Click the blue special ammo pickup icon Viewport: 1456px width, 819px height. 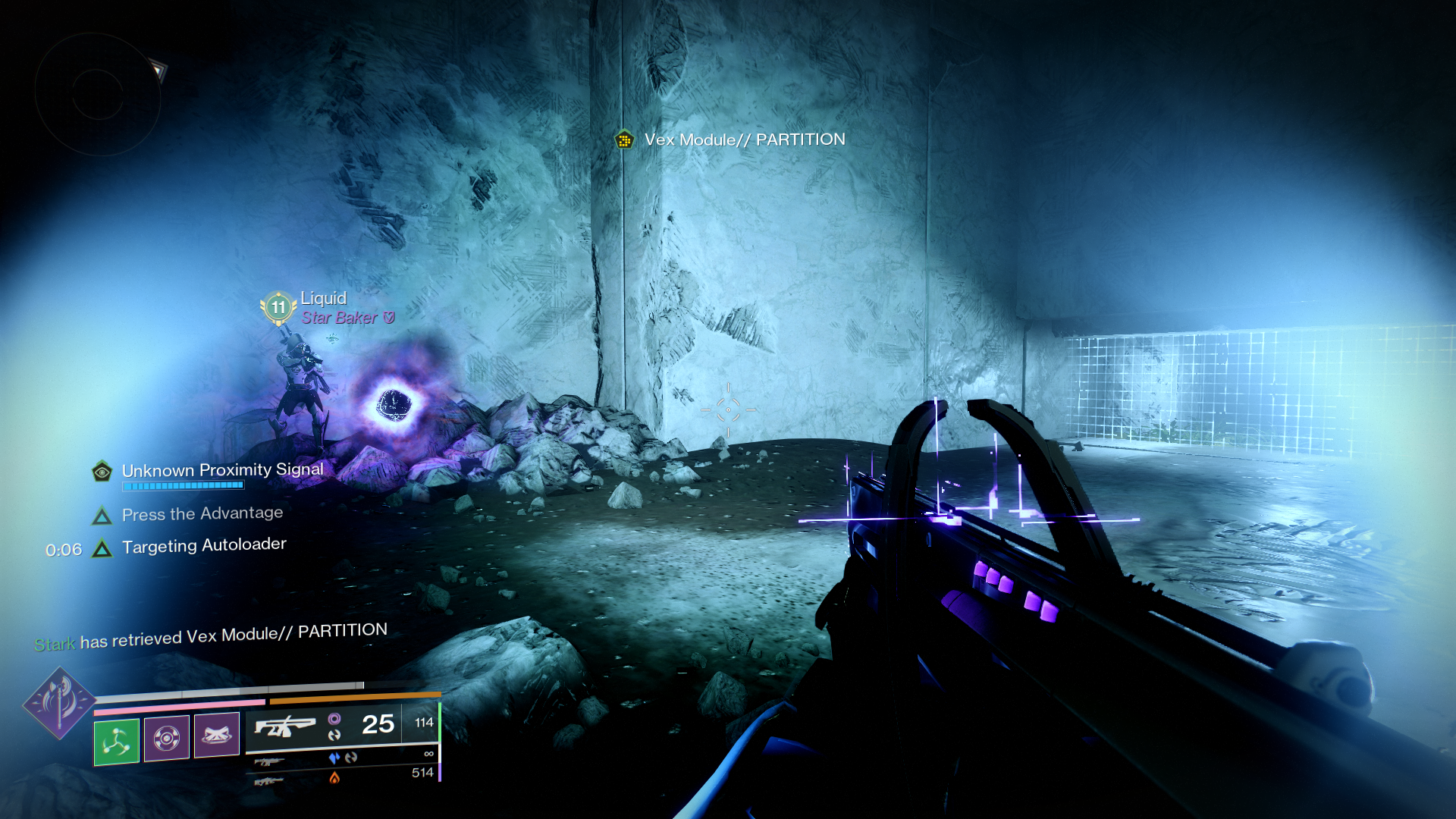[334, 755]
